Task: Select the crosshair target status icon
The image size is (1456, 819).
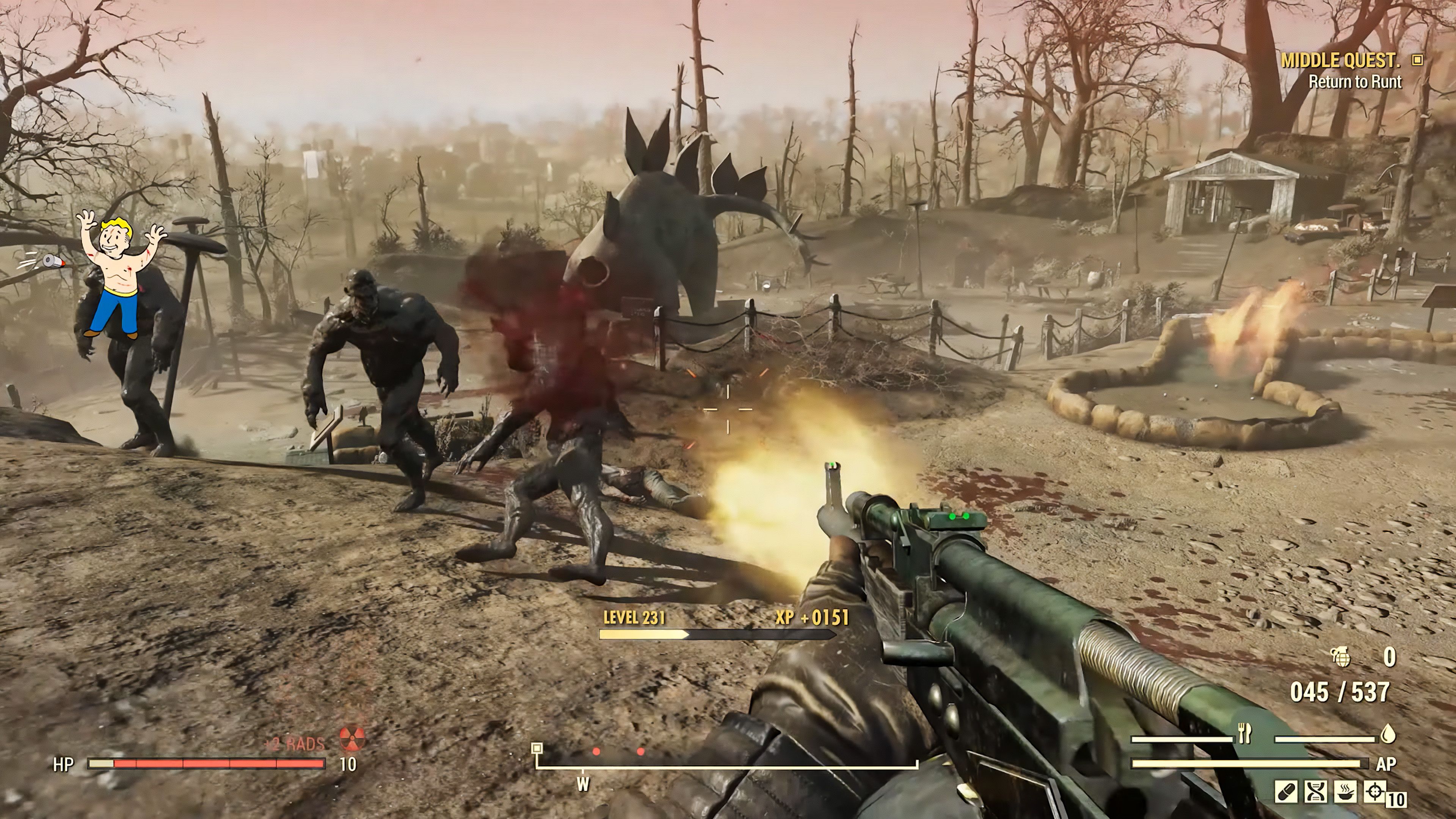Action: tap(1375, 792)
